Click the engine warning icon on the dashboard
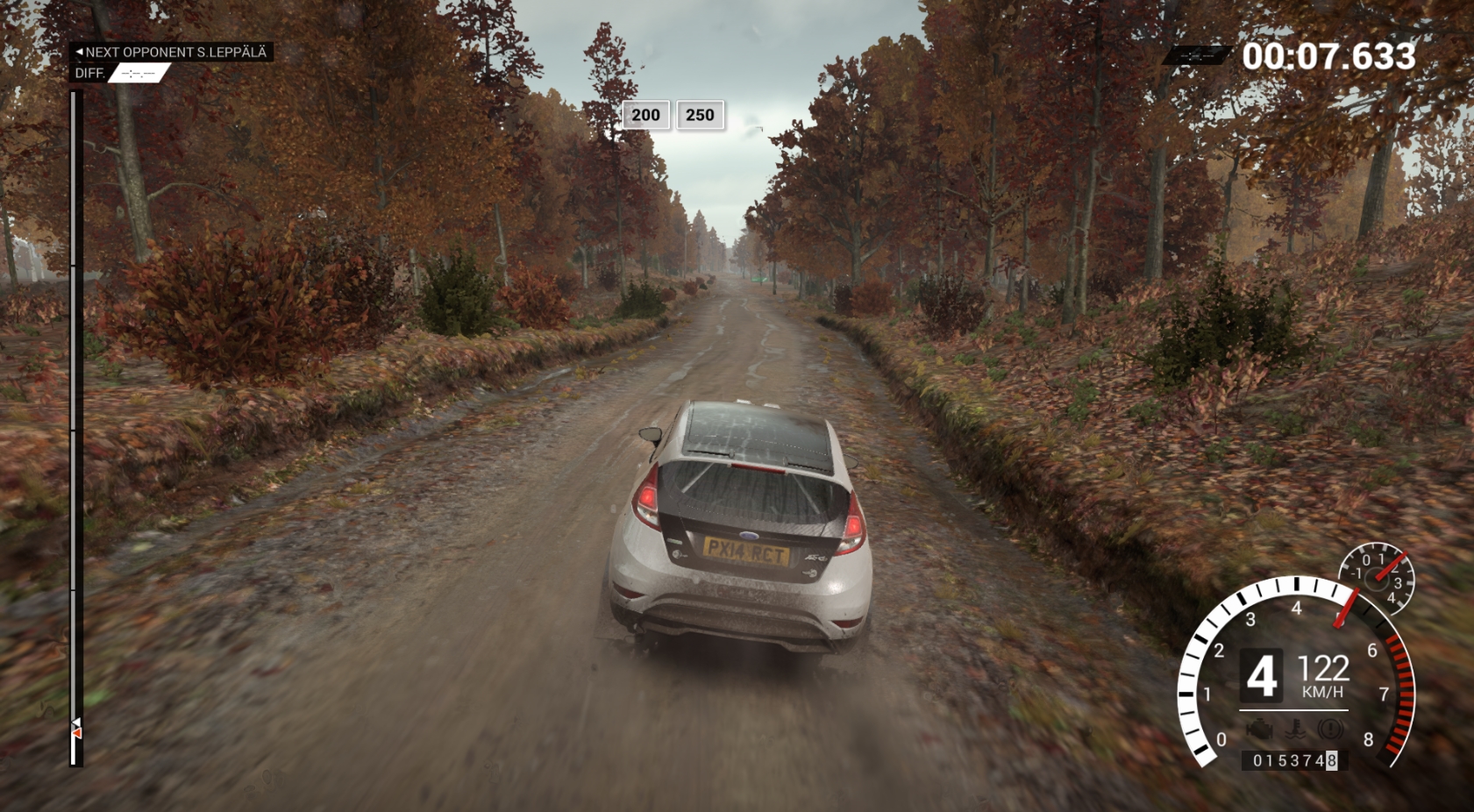 click(1259, 728)
